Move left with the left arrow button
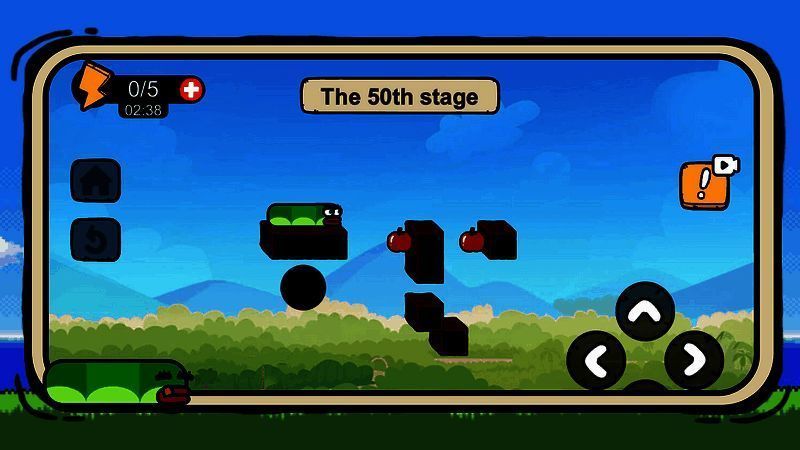 point(597,360)
